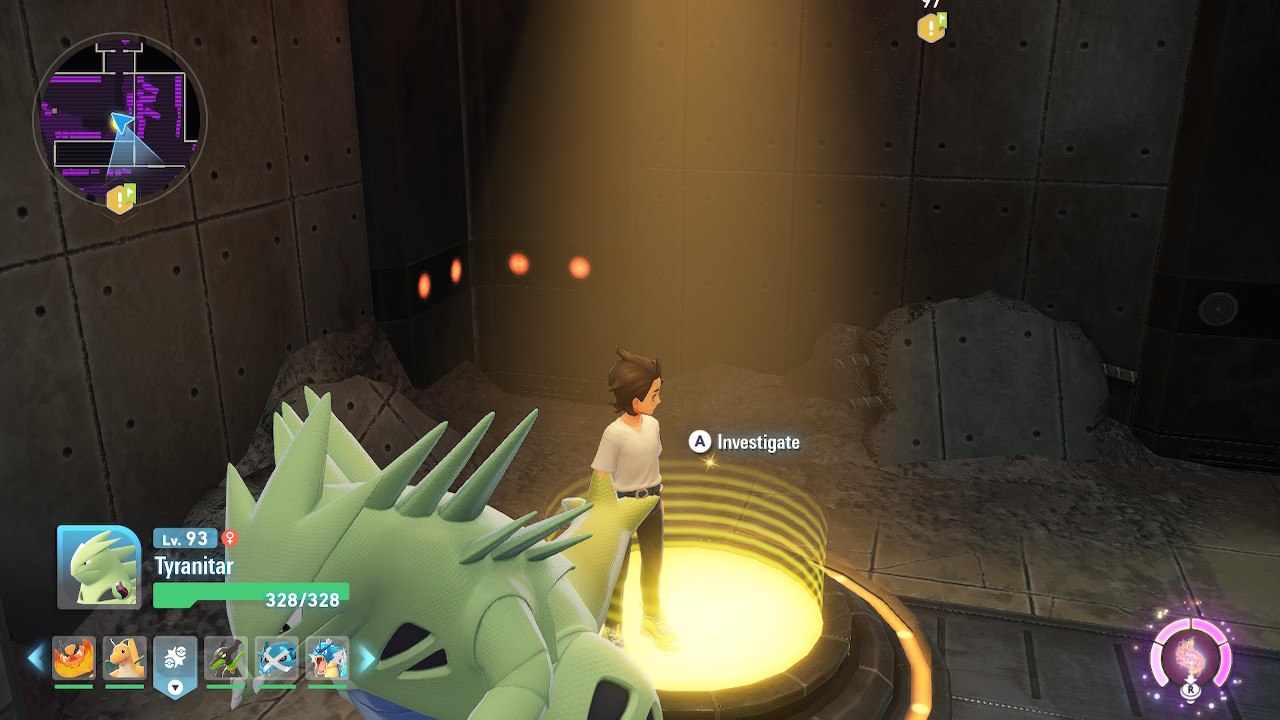
Task: Cycle the party bar with the left arrow
Action: pyautogui.click(x=36, y=658)
